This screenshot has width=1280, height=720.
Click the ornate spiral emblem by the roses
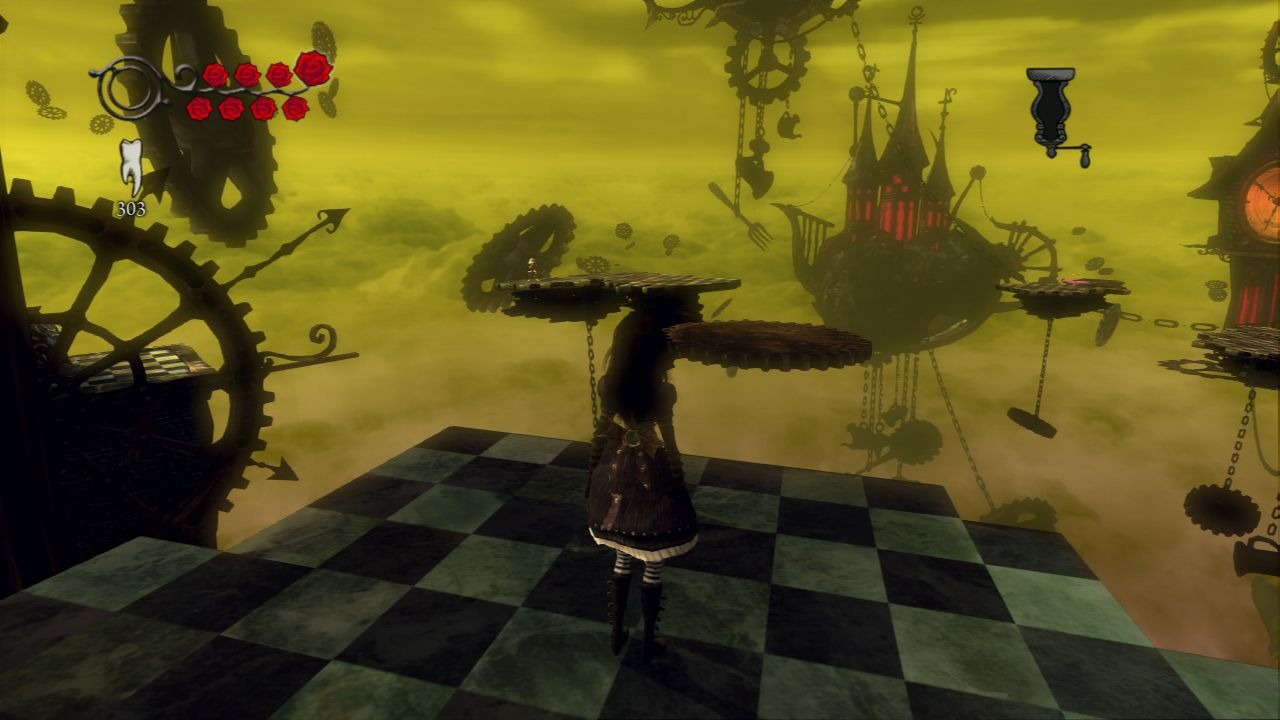[128, 88]
